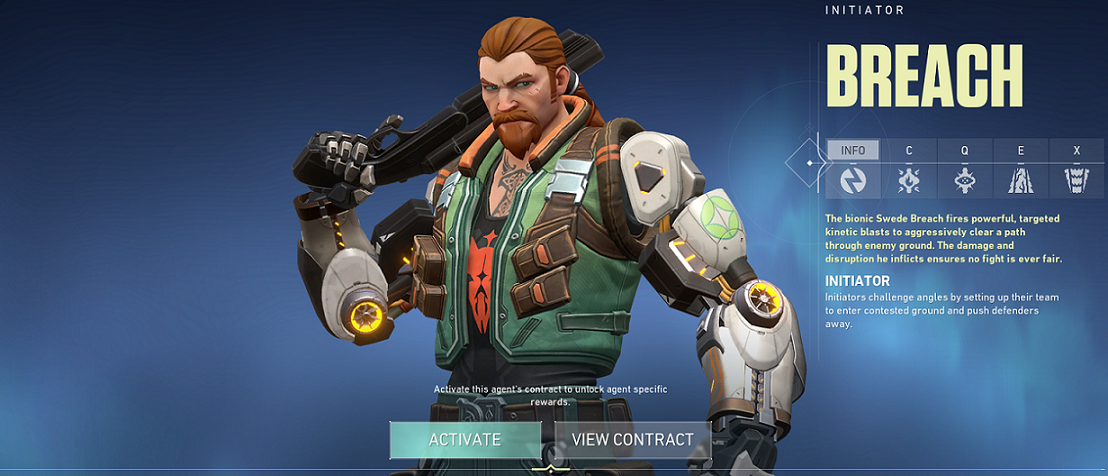The height and width of the screenshot is (476, 1108).
Task: Show Breach's X ultimate details
Action: point(1077,169)
